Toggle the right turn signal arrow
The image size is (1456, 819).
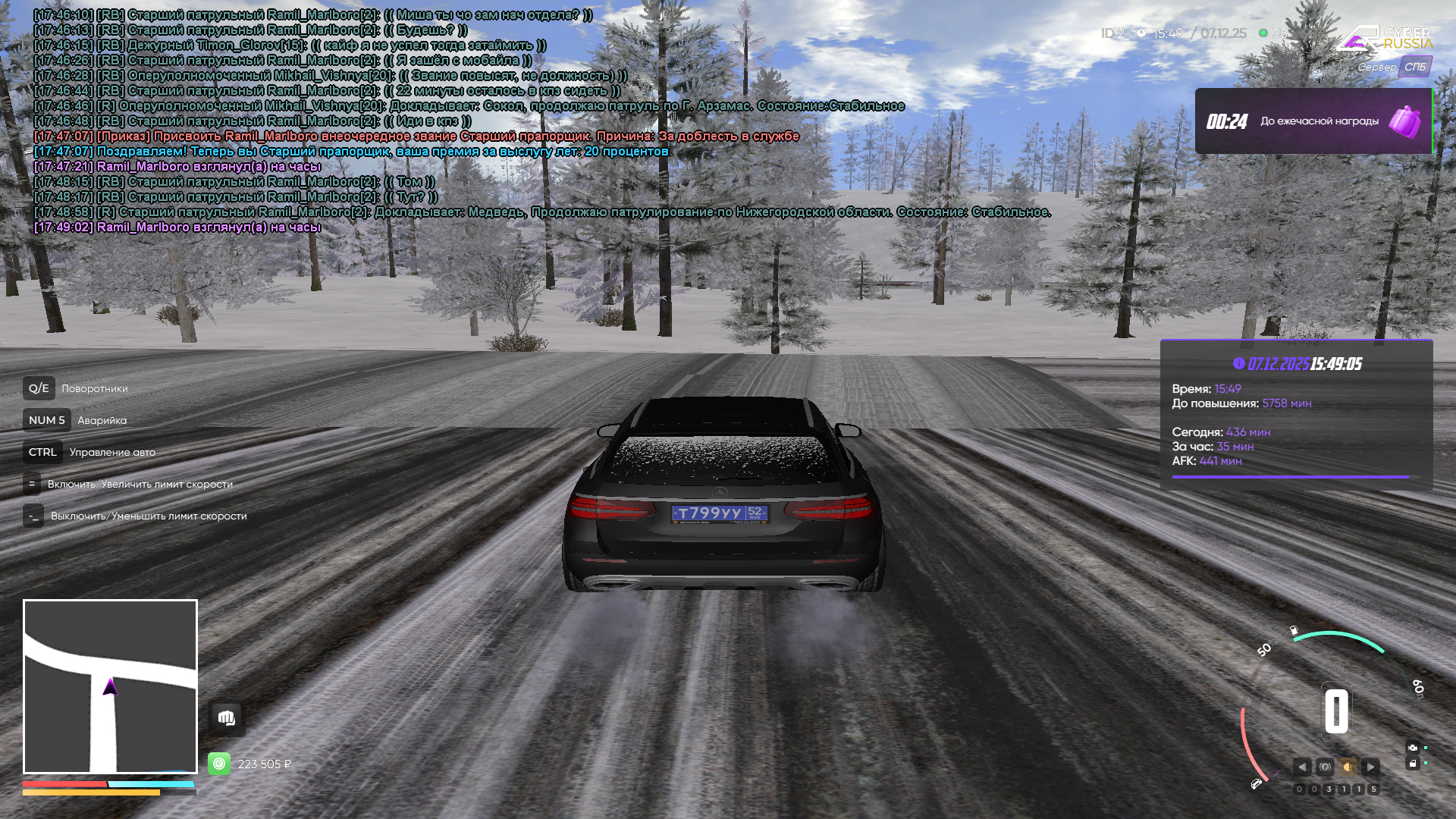pos(1370,767)
